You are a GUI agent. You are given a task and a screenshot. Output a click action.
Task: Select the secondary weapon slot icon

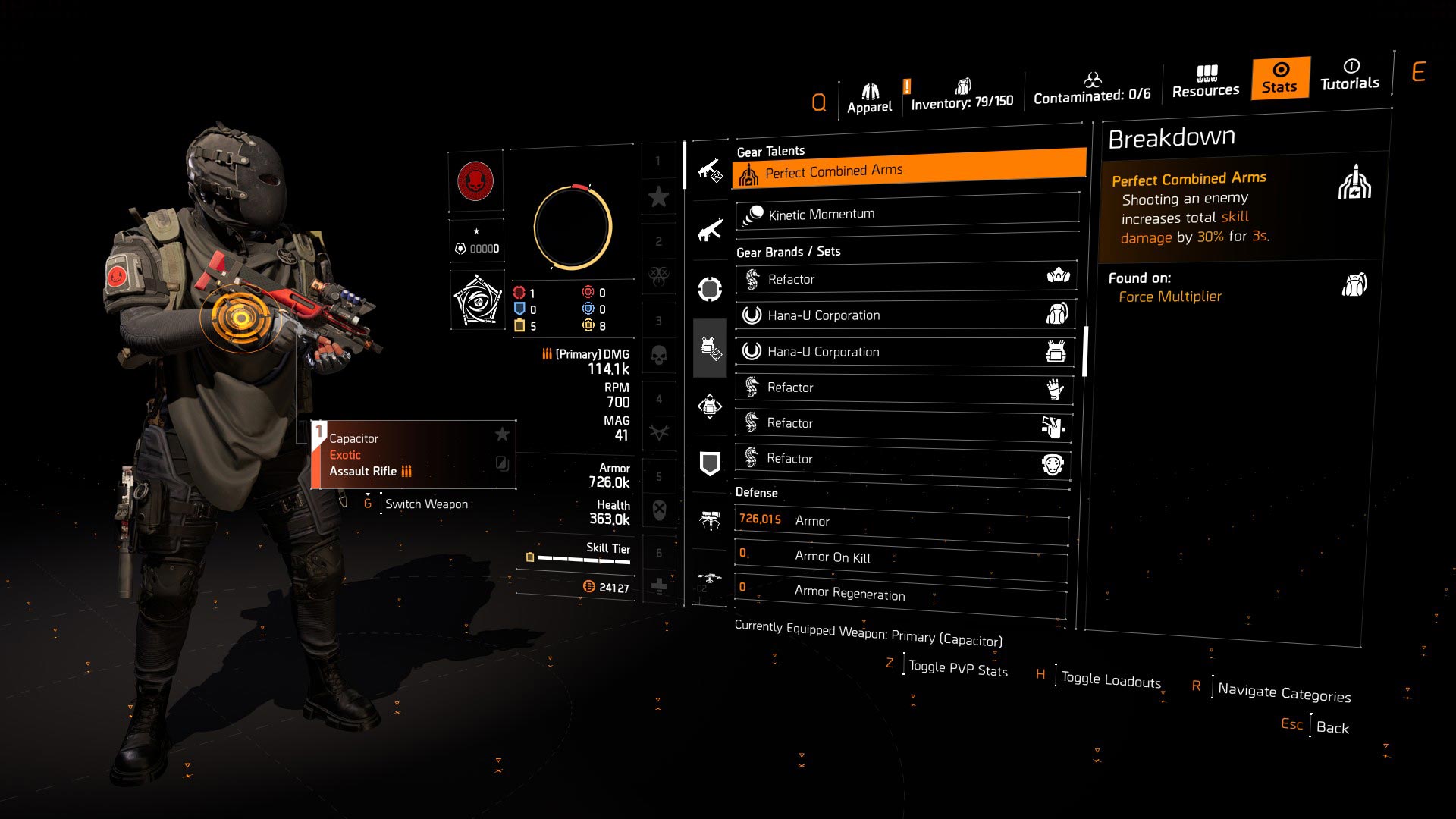(x=709, y=228)
